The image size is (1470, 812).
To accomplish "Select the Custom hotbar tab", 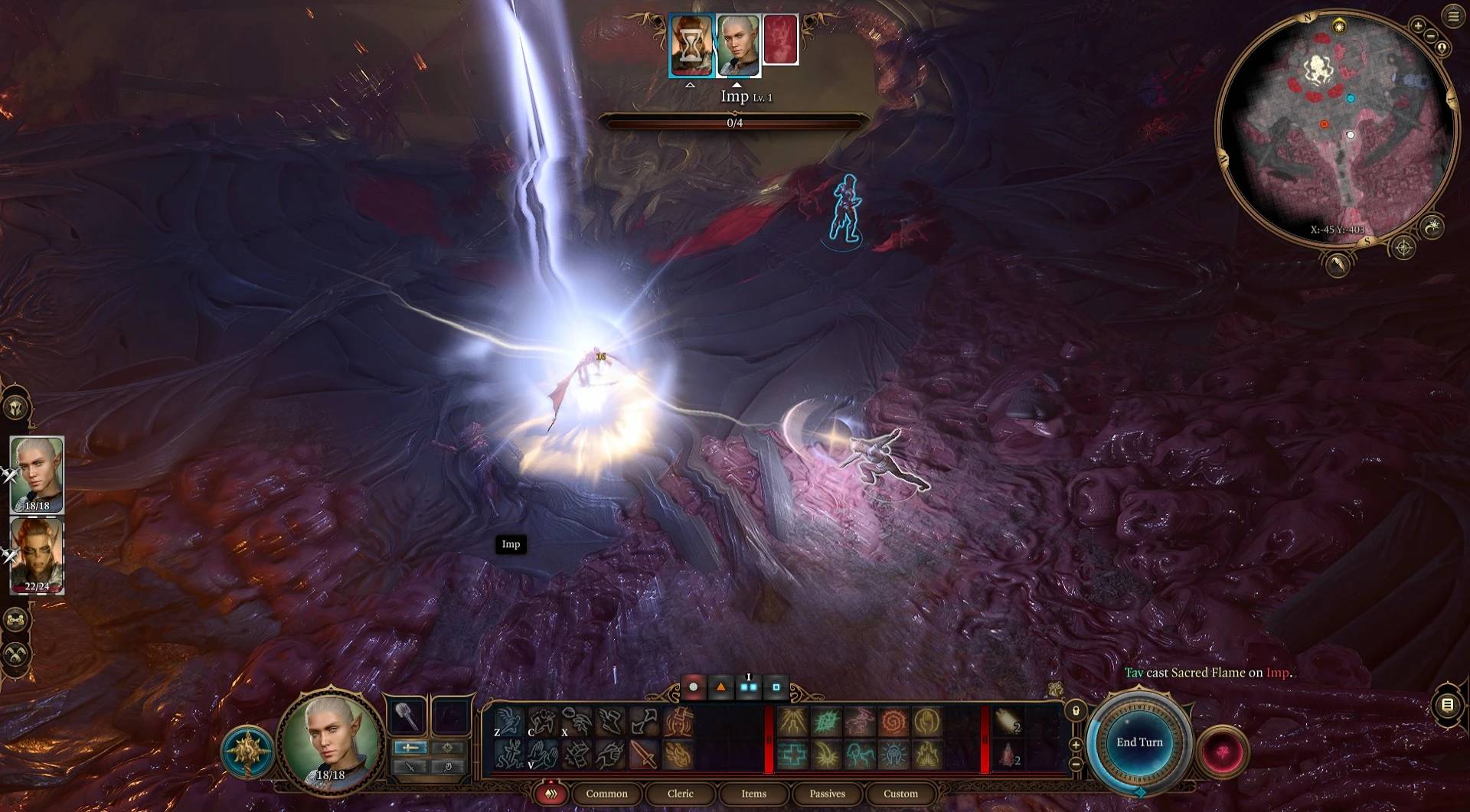I will pos(900,794).
